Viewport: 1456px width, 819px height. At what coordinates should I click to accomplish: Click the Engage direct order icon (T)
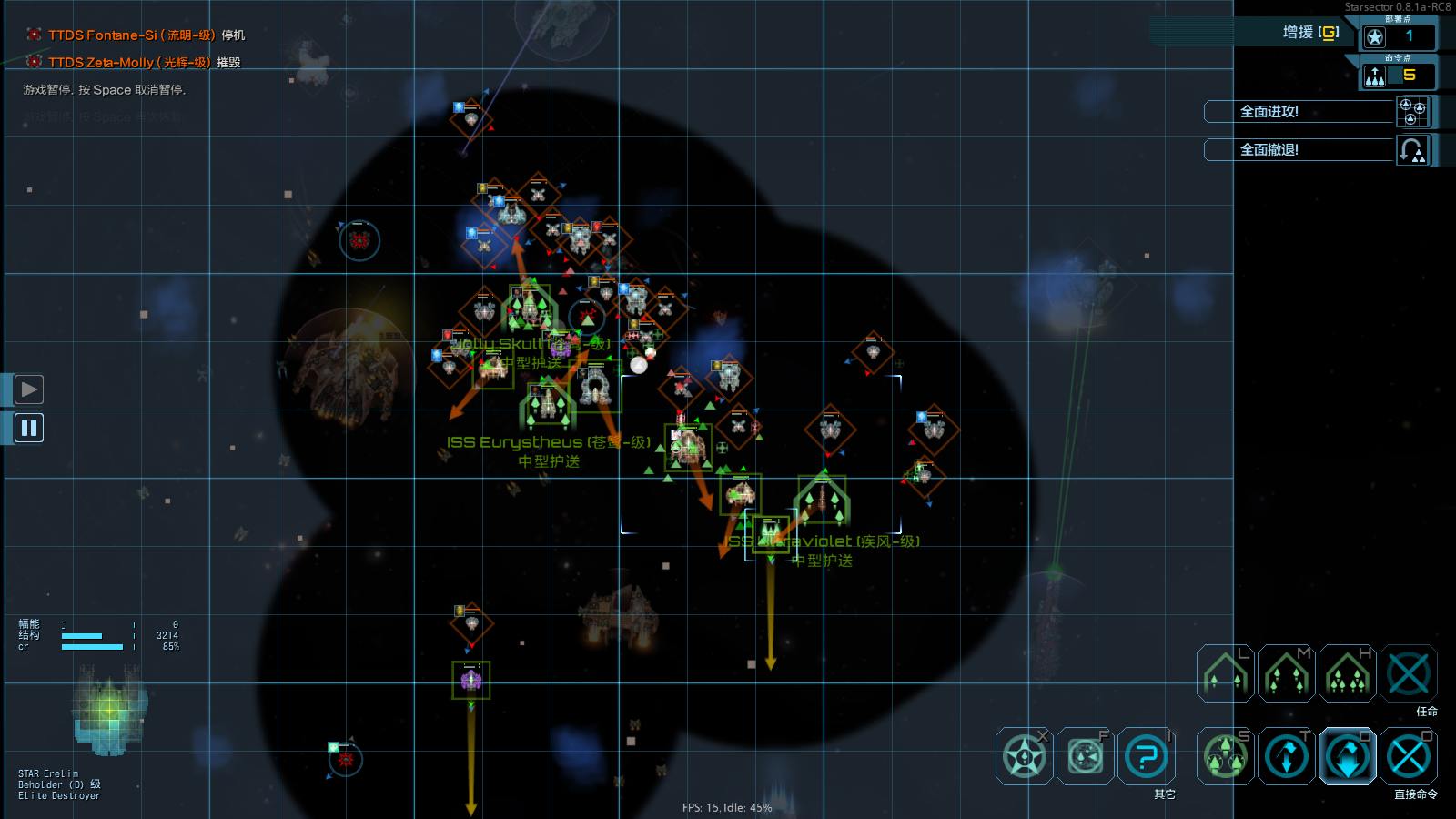pyautogui.click(x=1287, y=756)
